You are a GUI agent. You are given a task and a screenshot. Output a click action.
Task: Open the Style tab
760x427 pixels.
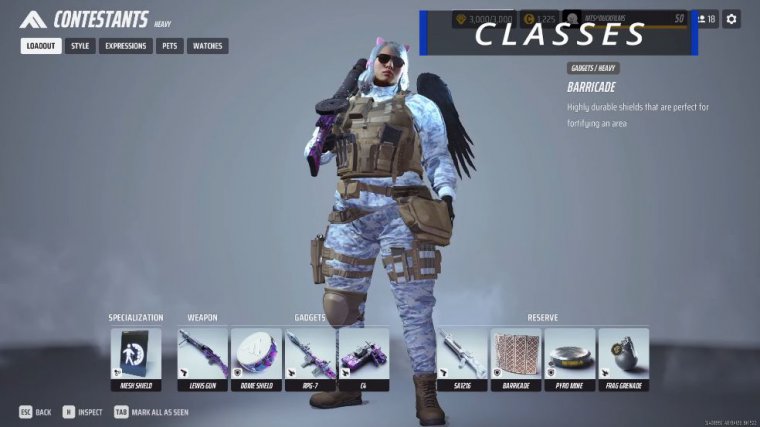tap(81, 46)
